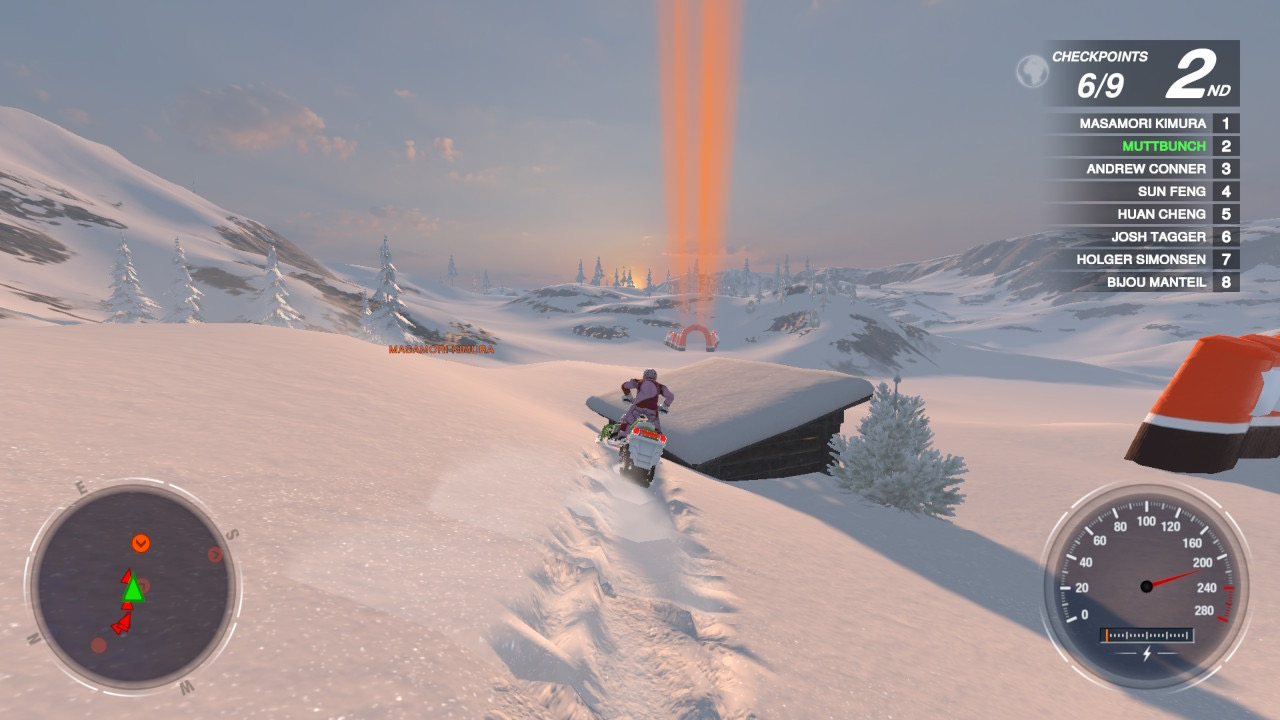The image size is (1280, 720).
Task: Click the MASAMORI KIMURA name tag on track
Action: pos(439,351)
